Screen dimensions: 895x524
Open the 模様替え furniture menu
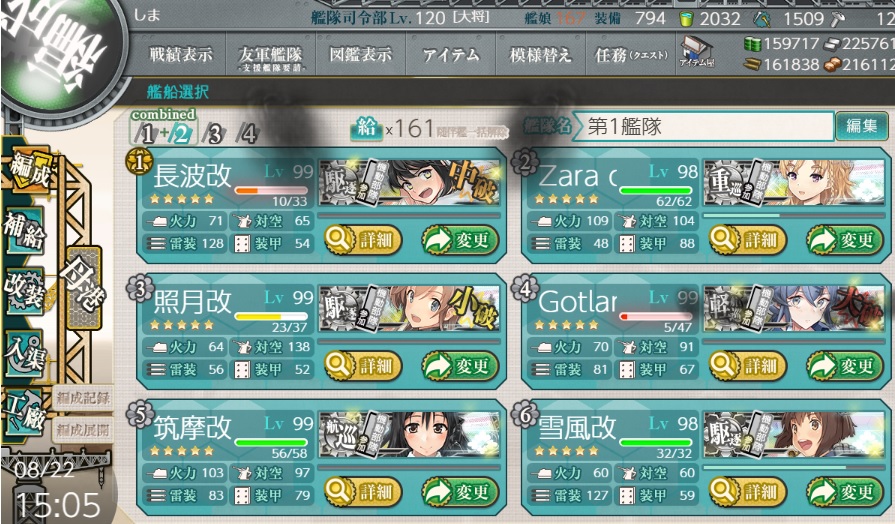pos(541,56)
